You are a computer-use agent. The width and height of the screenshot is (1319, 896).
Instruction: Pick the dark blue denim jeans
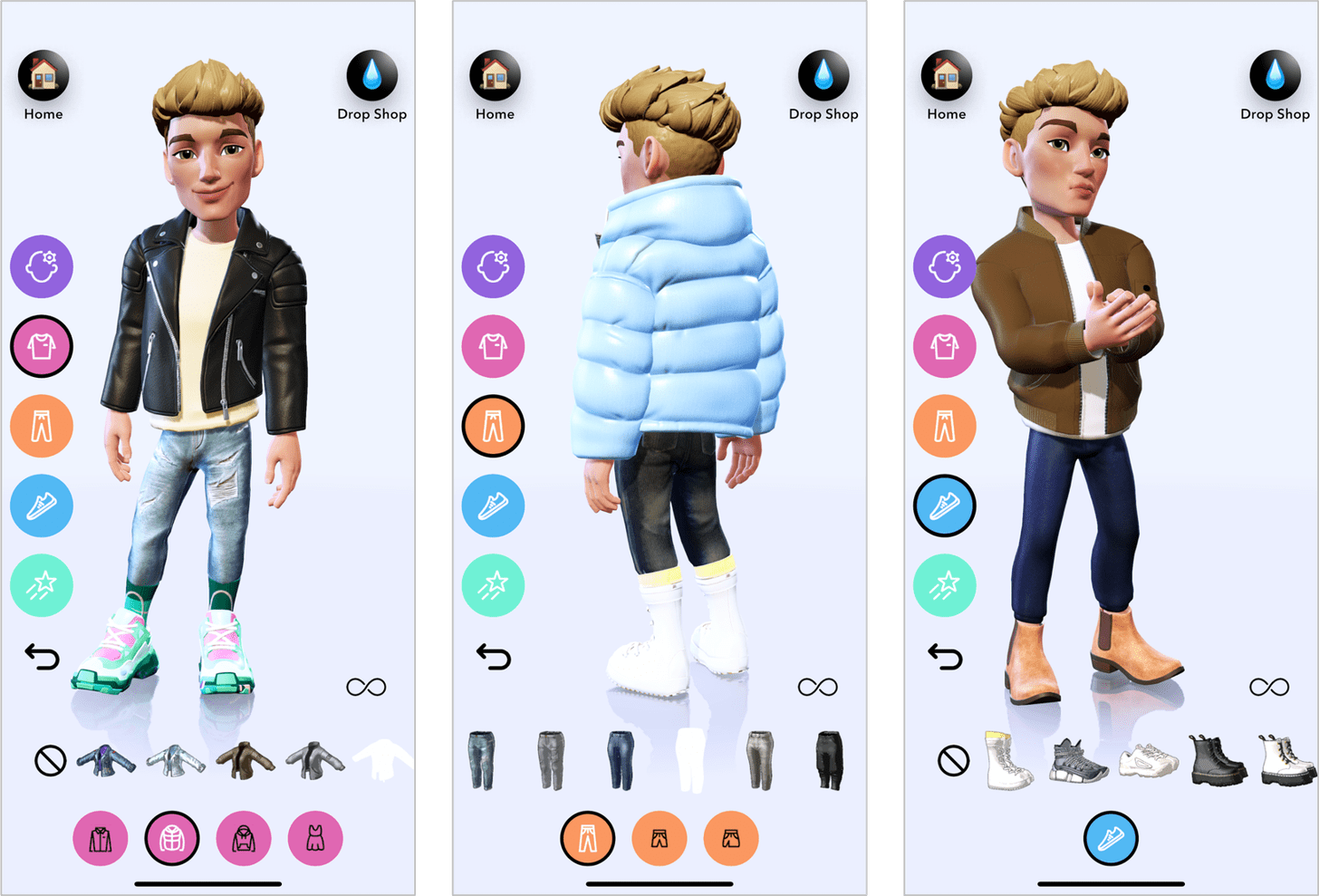pos(621,760)
